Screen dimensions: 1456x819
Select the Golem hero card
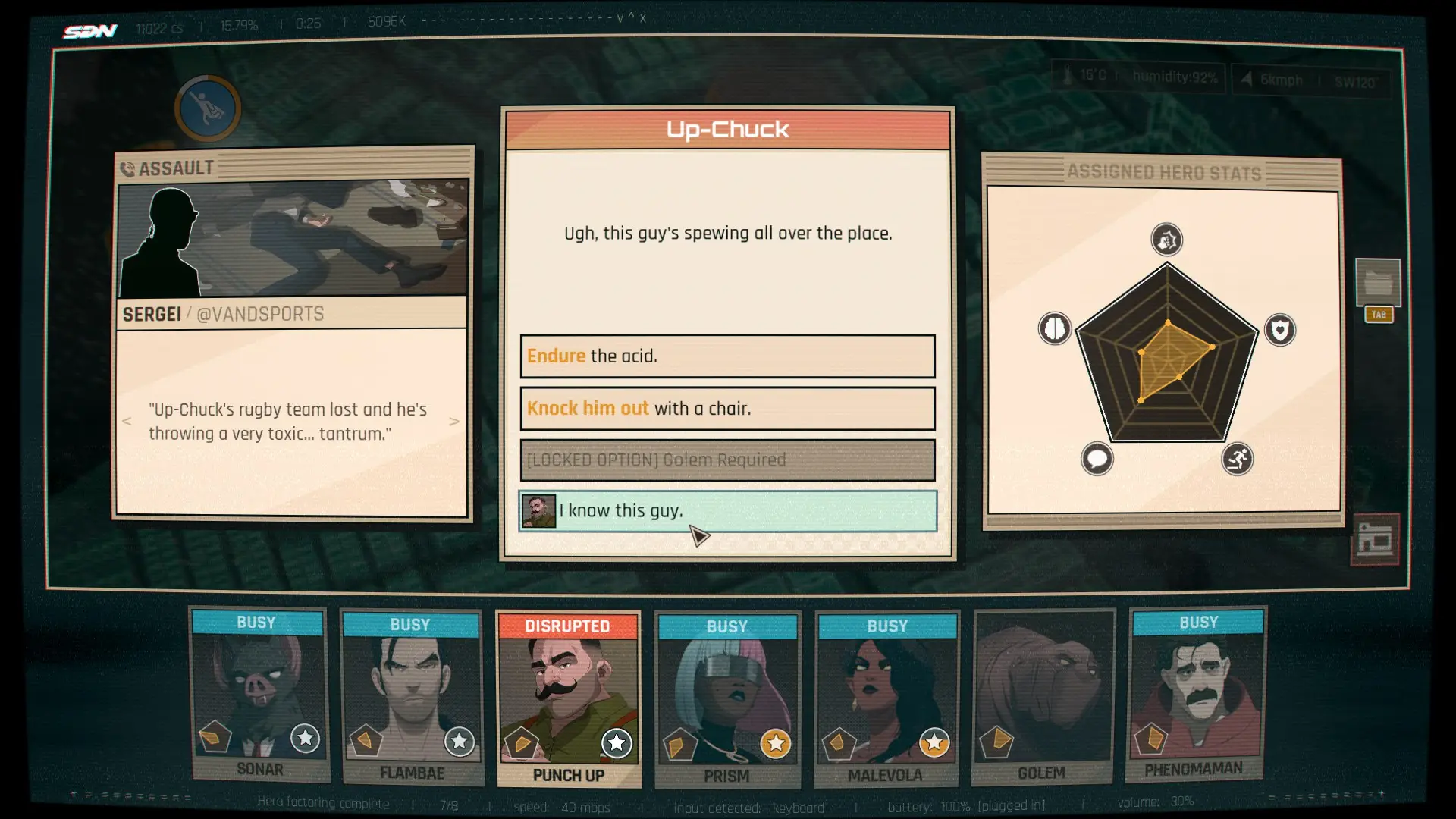pyautogui.click(x=1043, y=696)
